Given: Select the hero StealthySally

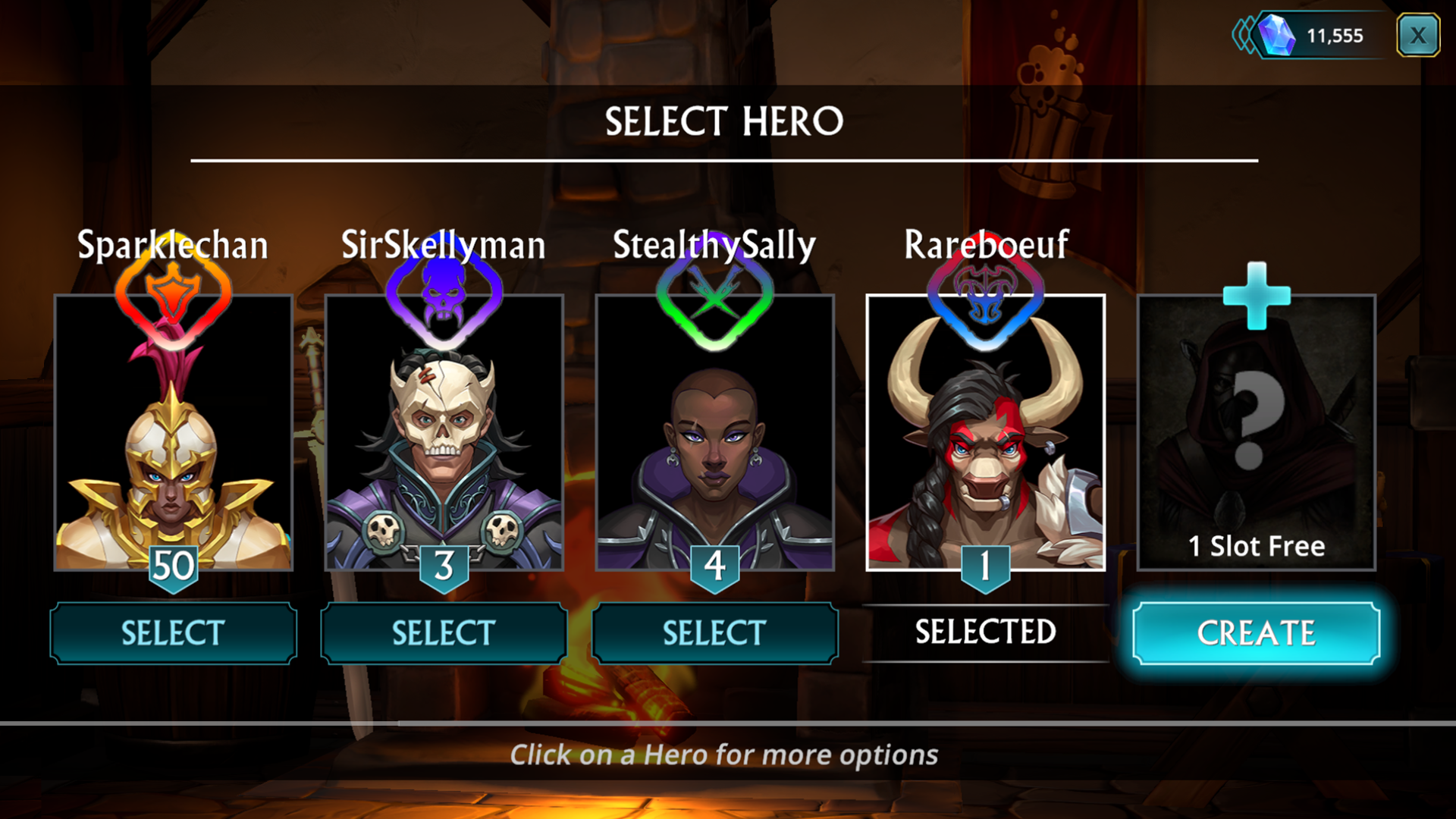Looking at the screenshot, I should [715, 632].
